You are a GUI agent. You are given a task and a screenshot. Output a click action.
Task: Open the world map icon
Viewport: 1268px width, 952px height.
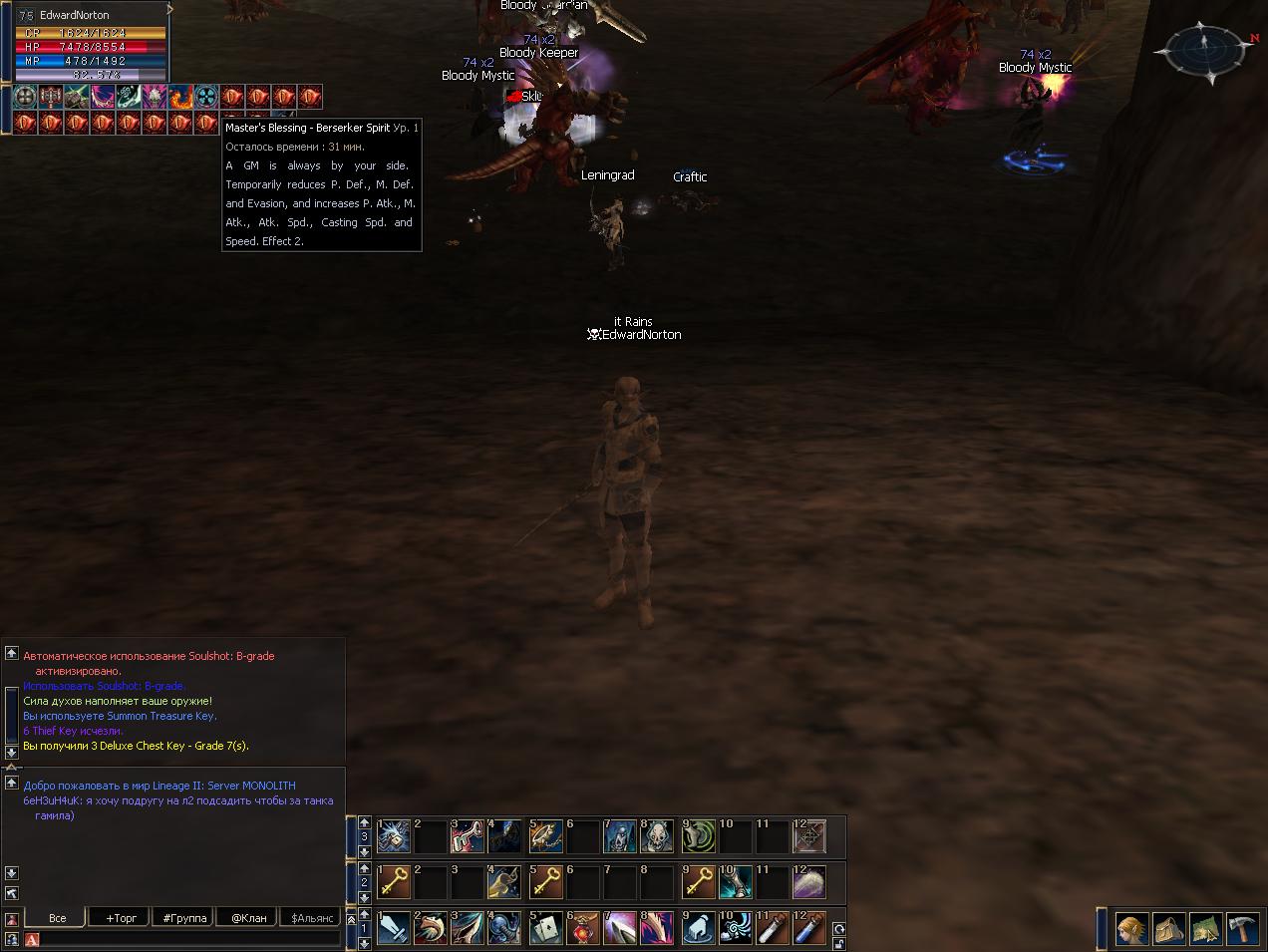(x=1205, y=929)
